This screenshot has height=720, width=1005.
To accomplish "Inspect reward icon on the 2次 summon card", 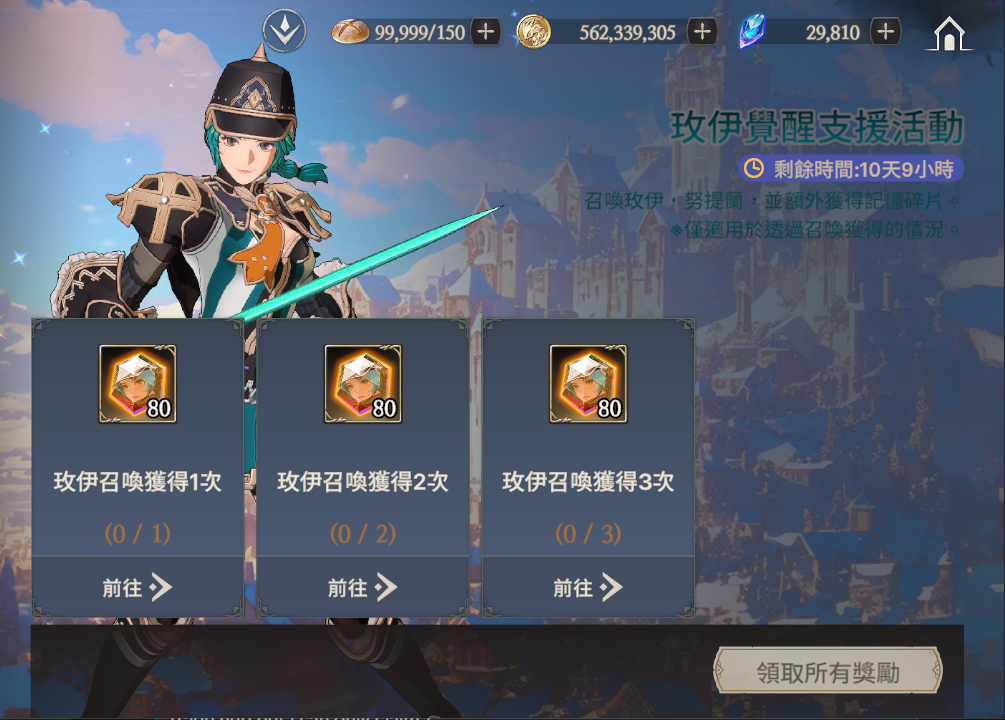I will coord(362,384).
